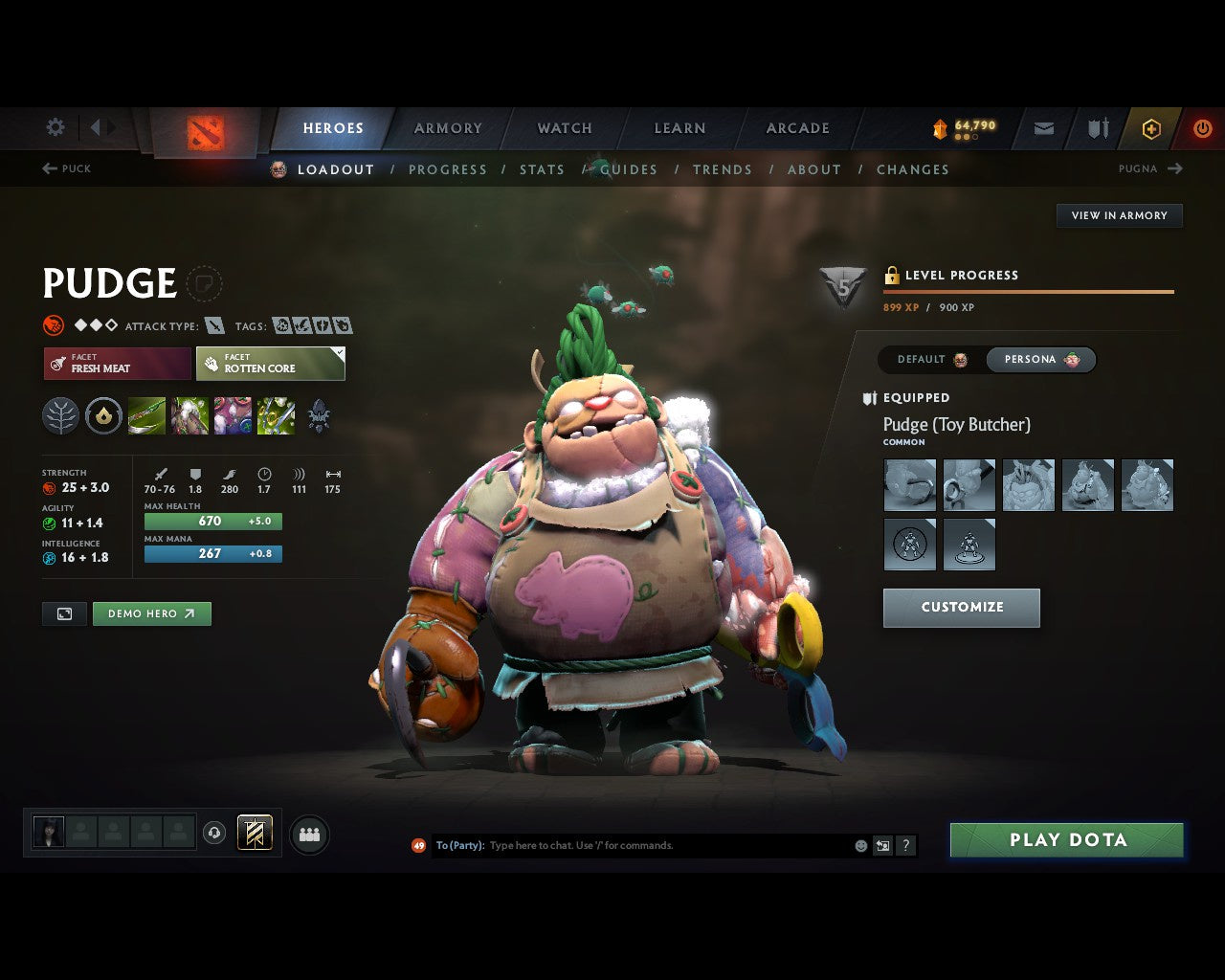Click the PLAY DOTA button
1225x980 pixels.
point(1066,840)
